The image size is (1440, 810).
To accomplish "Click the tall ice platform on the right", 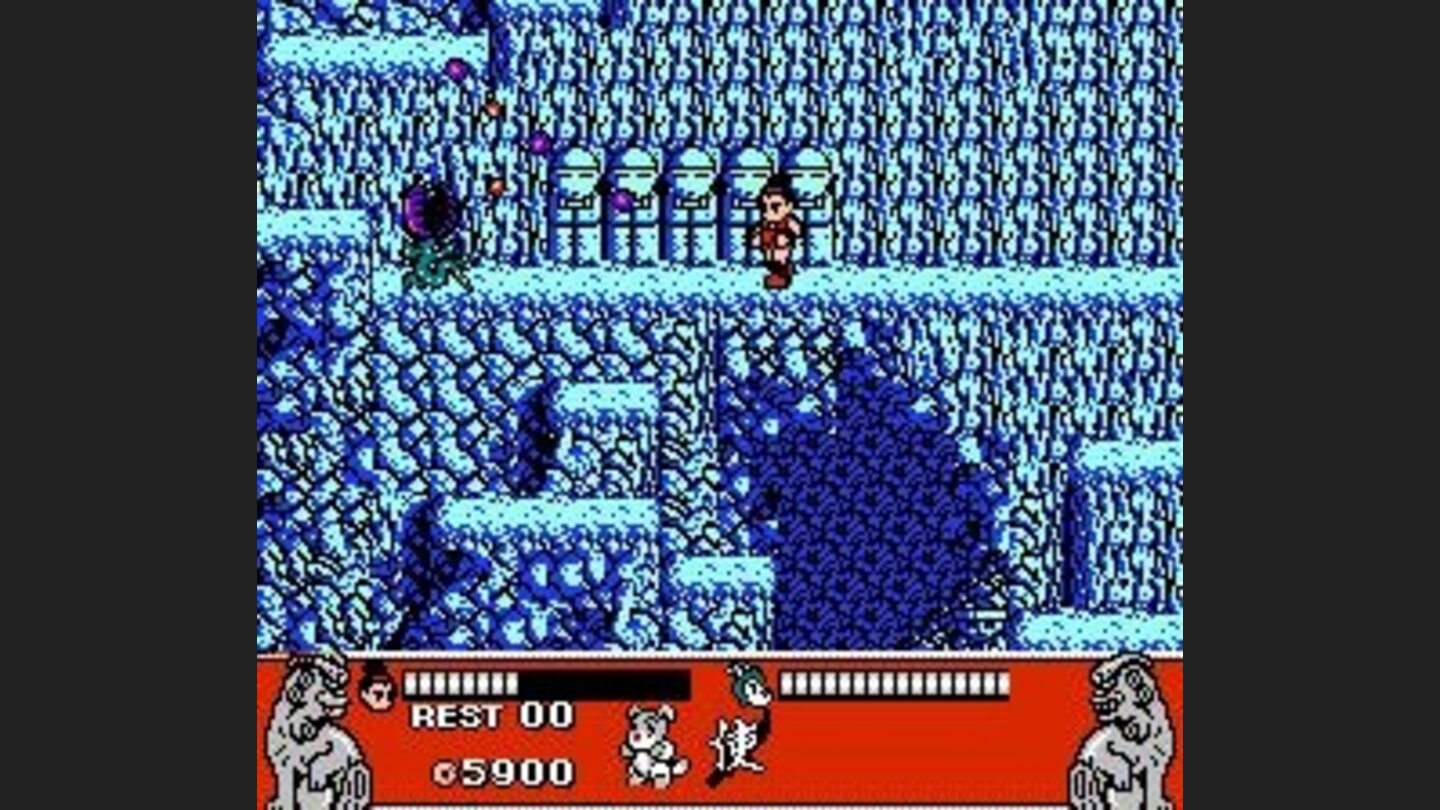I will [1120, 500].
